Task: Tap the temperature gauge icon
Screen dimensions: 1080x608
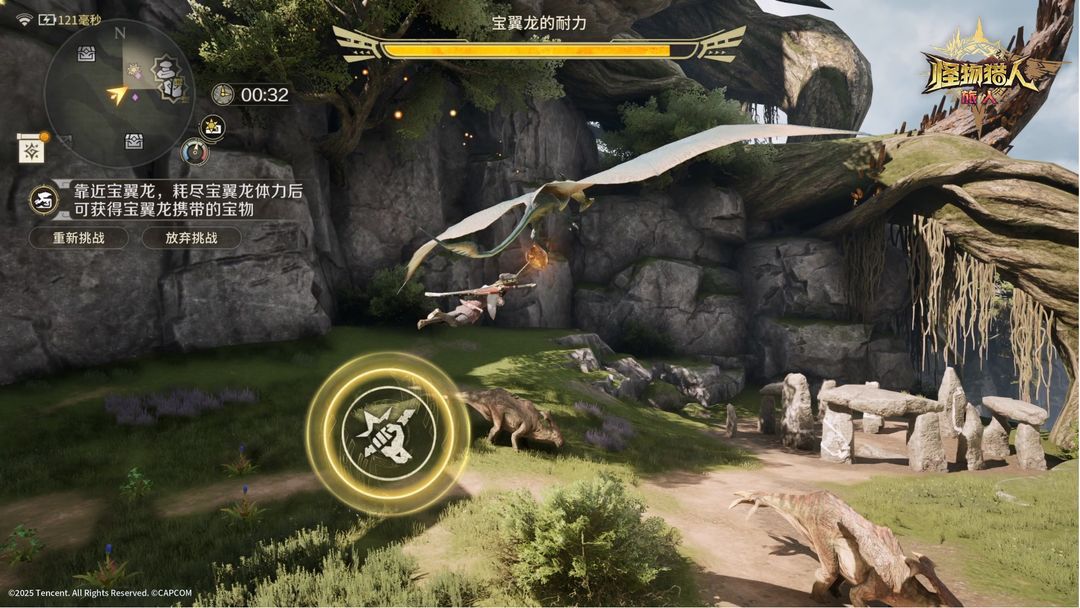Action: [194, 152]
